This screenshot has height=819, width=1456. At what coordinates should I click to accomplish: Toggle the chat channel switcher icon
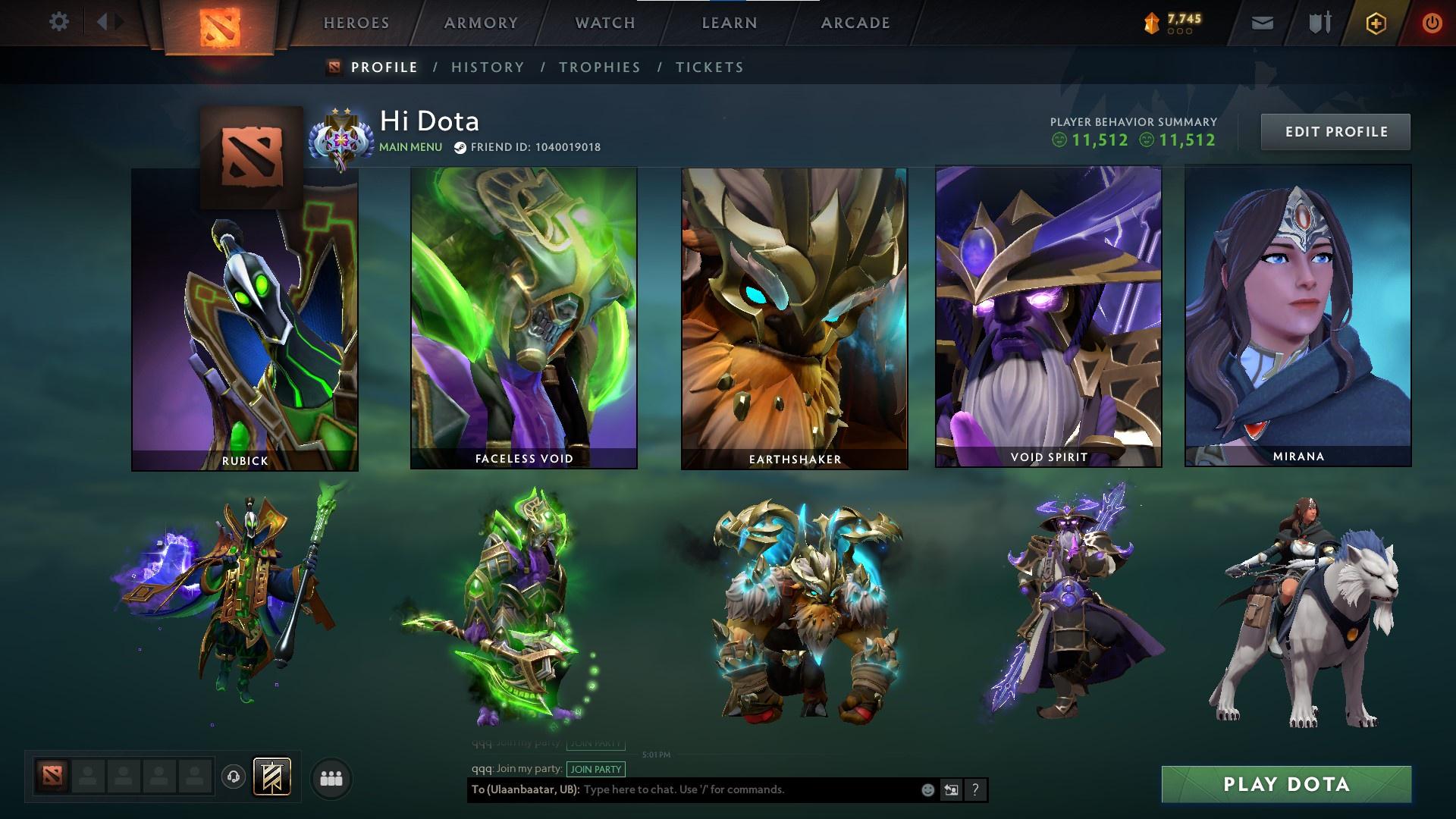(951, 789)
